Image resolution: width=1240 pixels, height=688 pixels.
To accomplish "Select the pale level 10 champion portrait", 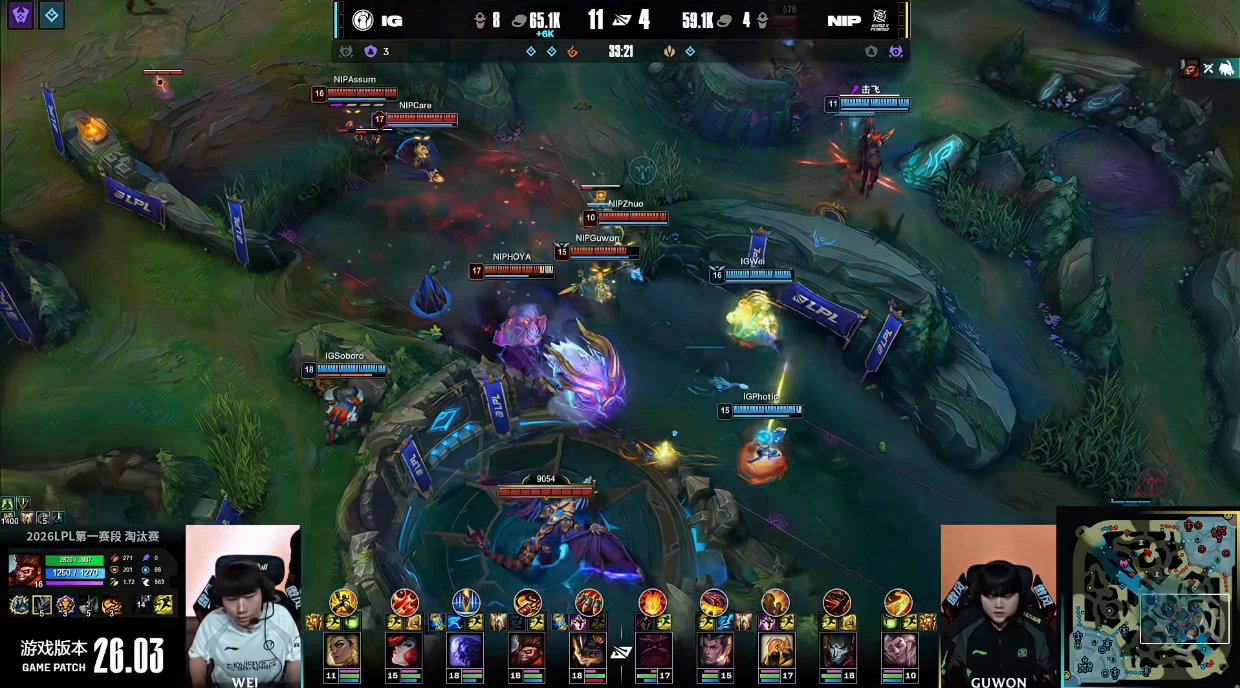I will click(x=898, y=651).
